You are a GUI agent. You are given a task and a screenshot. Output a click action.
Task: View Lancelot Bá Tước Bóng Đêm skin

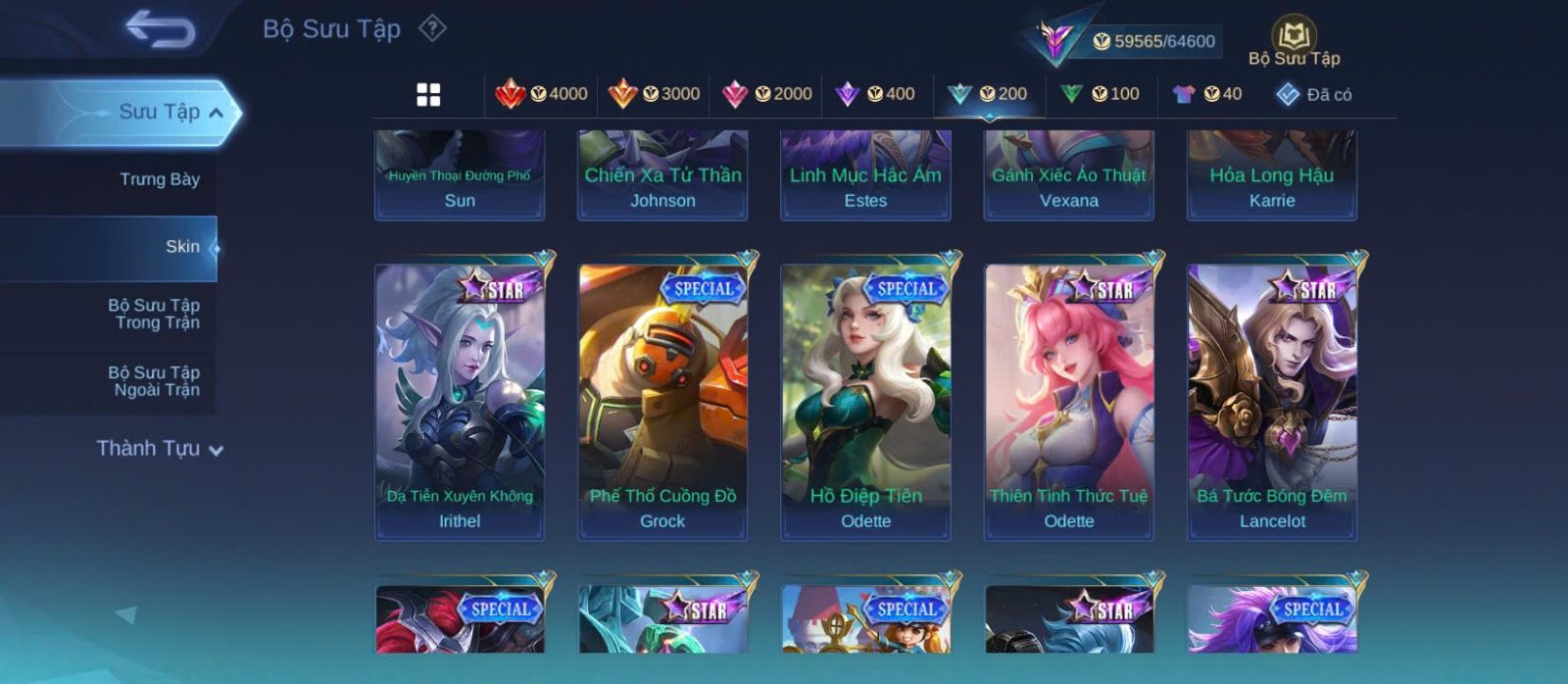pos(1272,402)
